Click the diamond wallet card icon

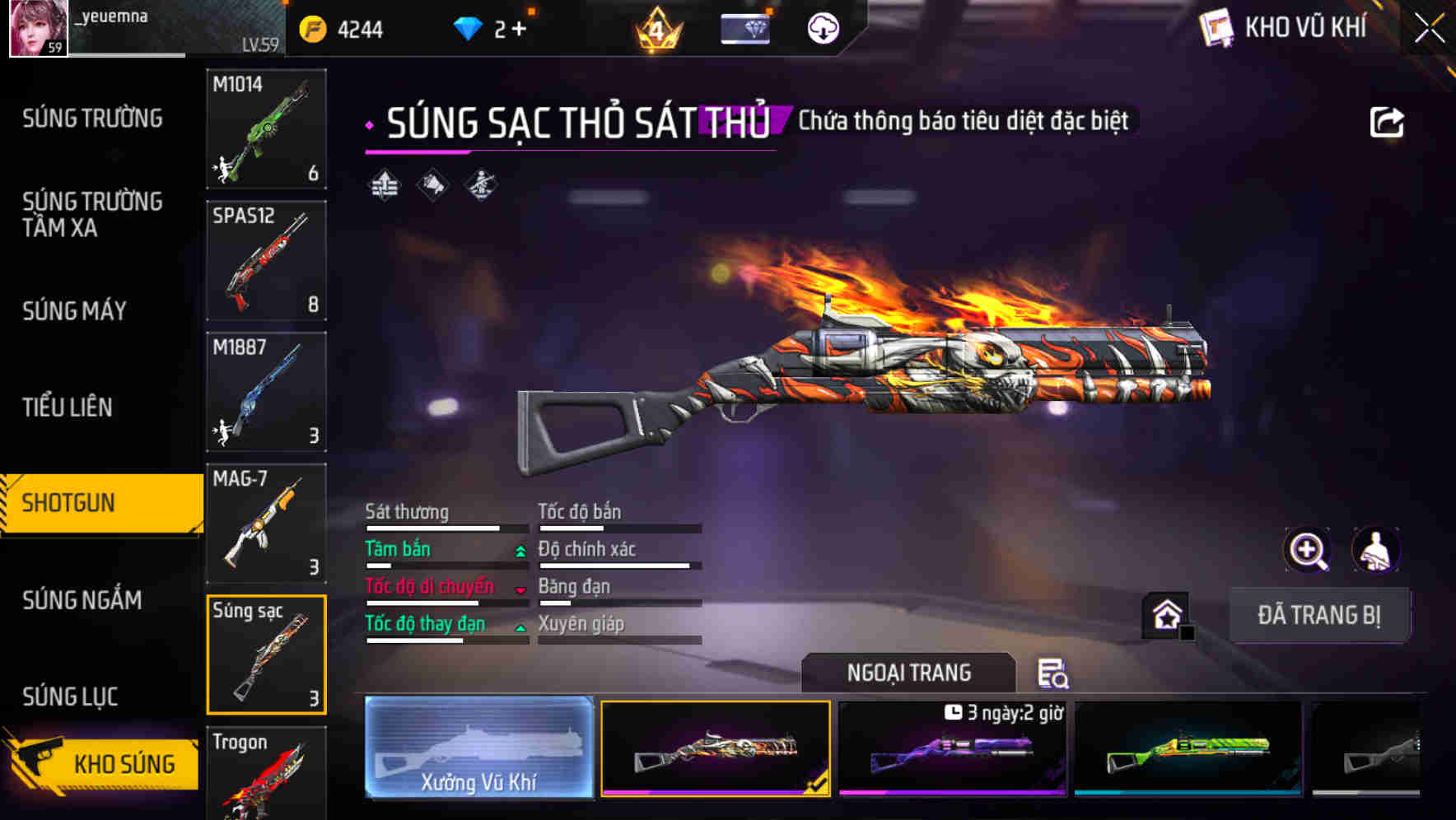tap(744, 28)
